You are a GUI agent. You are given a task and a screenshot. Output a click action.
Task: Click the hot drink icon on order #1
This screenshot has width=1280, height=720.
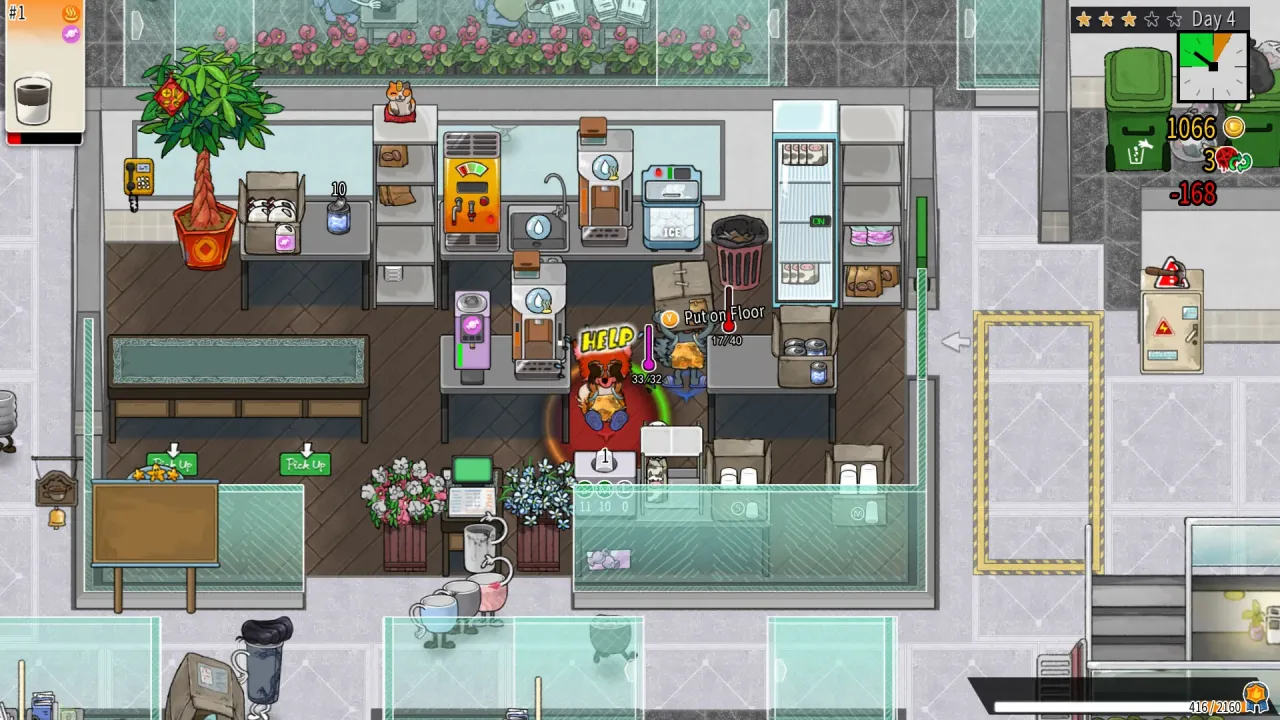point(72,15)
